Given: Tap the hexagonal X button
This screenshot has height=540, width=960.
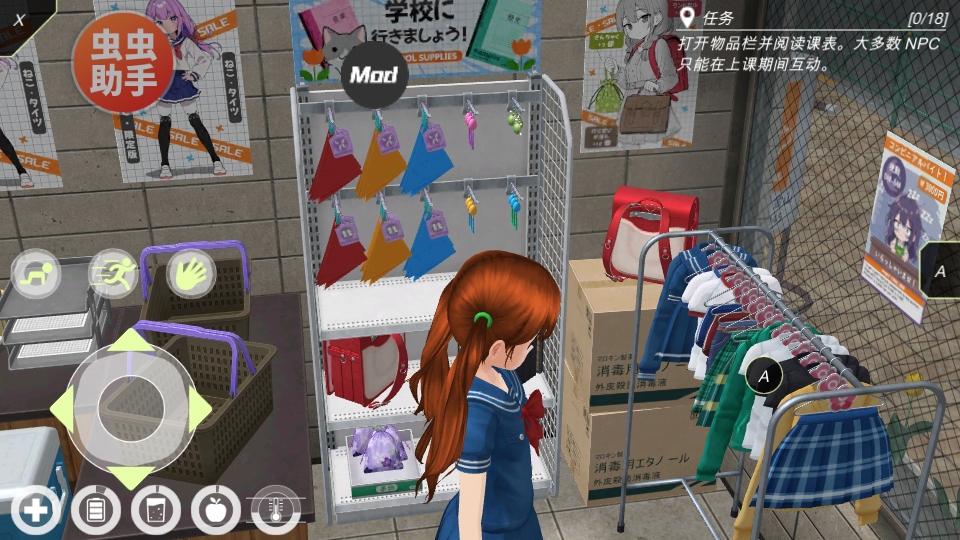Looking at the screenshot, I should (x=19, y=19).
